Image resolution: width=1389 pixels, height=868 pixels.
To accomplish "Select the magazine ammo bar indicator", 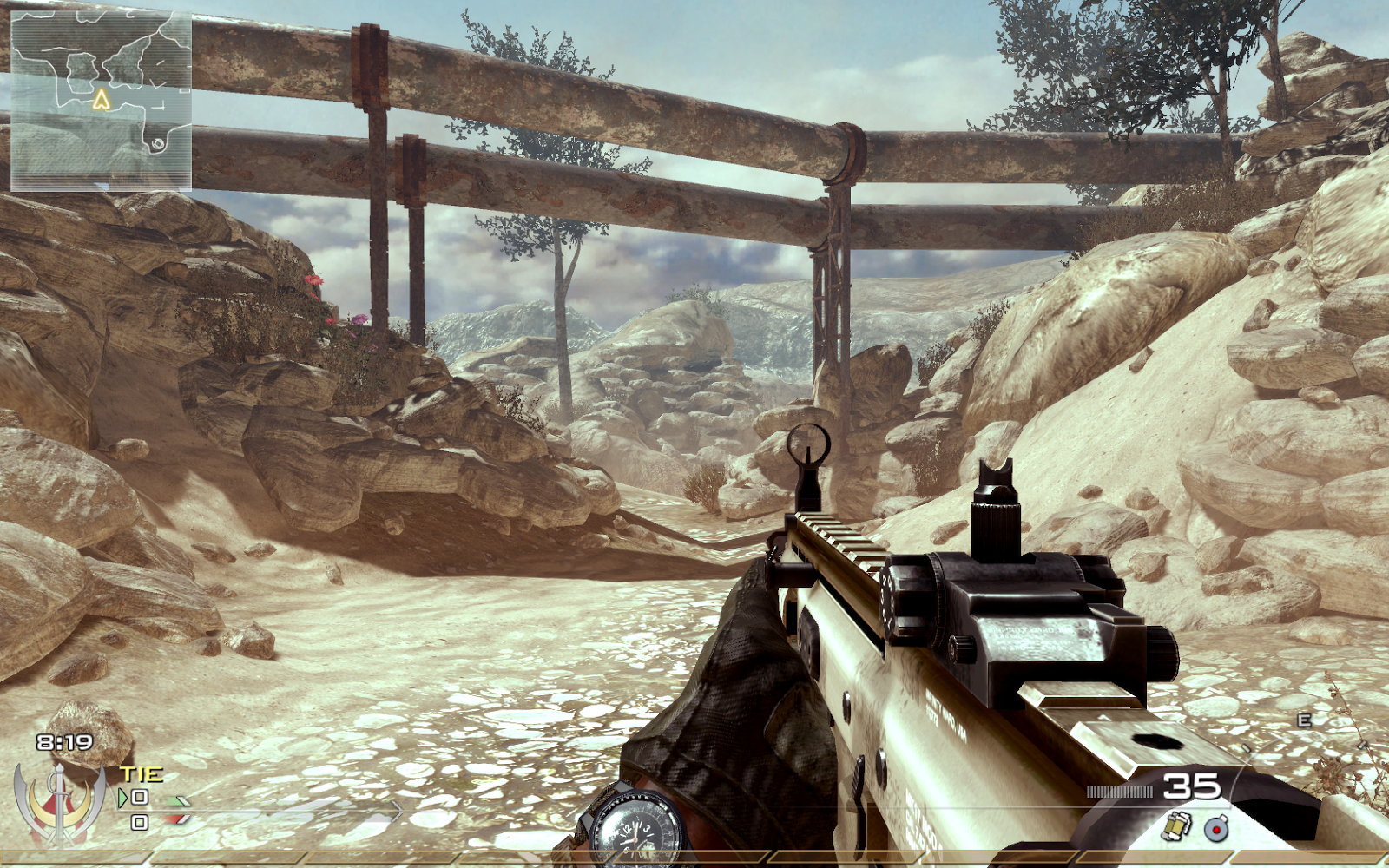I will click(x=1120, y=792).
